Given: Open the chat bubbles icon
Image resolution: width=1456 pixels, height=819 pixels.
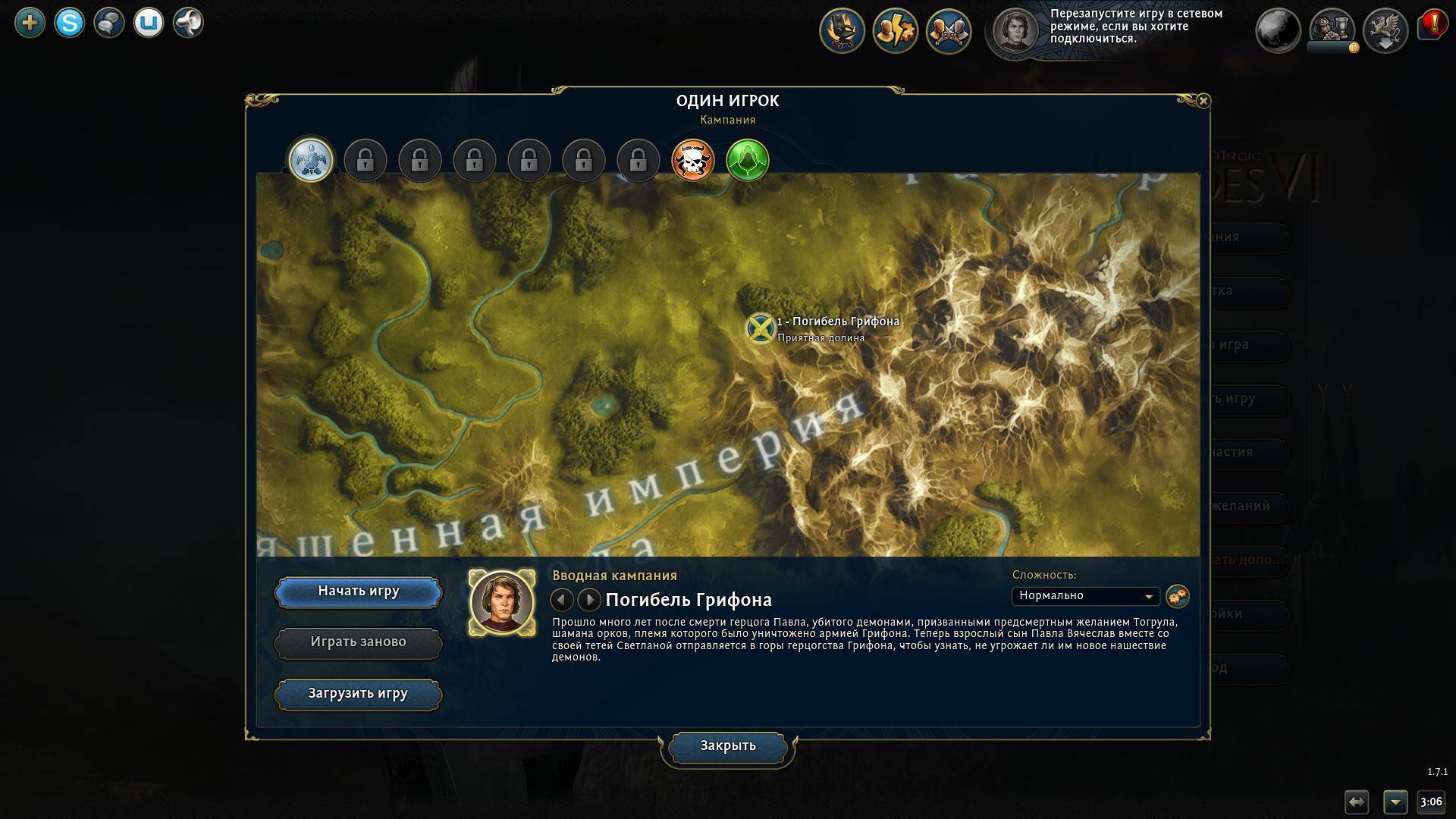Looking at the screenshot, I should click(109, 23).
